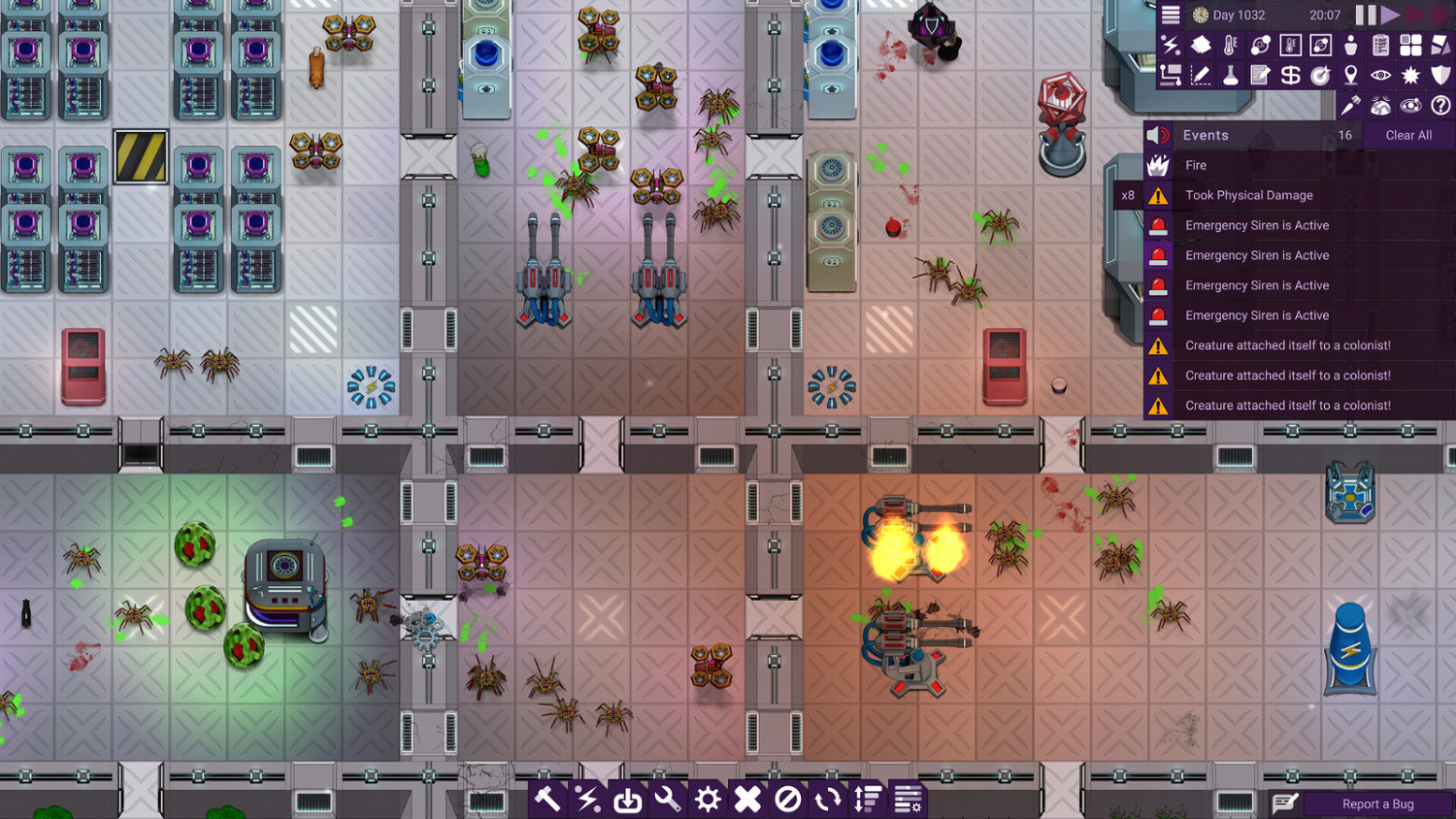Open the finances dollar panel
1456x819 pixels.
[1289, 75]
